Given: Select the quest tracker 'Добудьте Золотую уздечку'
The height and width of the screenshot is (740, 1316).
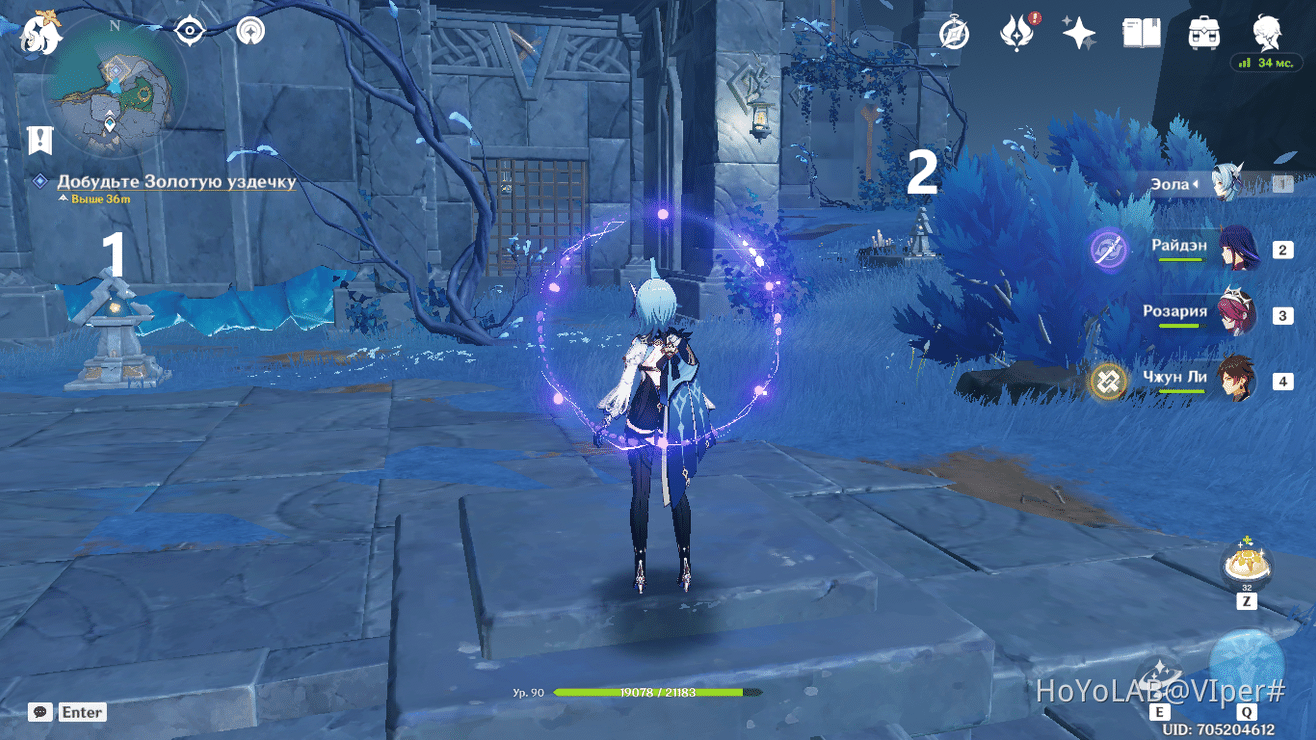Looking at the screenshot, I should 176,182.
